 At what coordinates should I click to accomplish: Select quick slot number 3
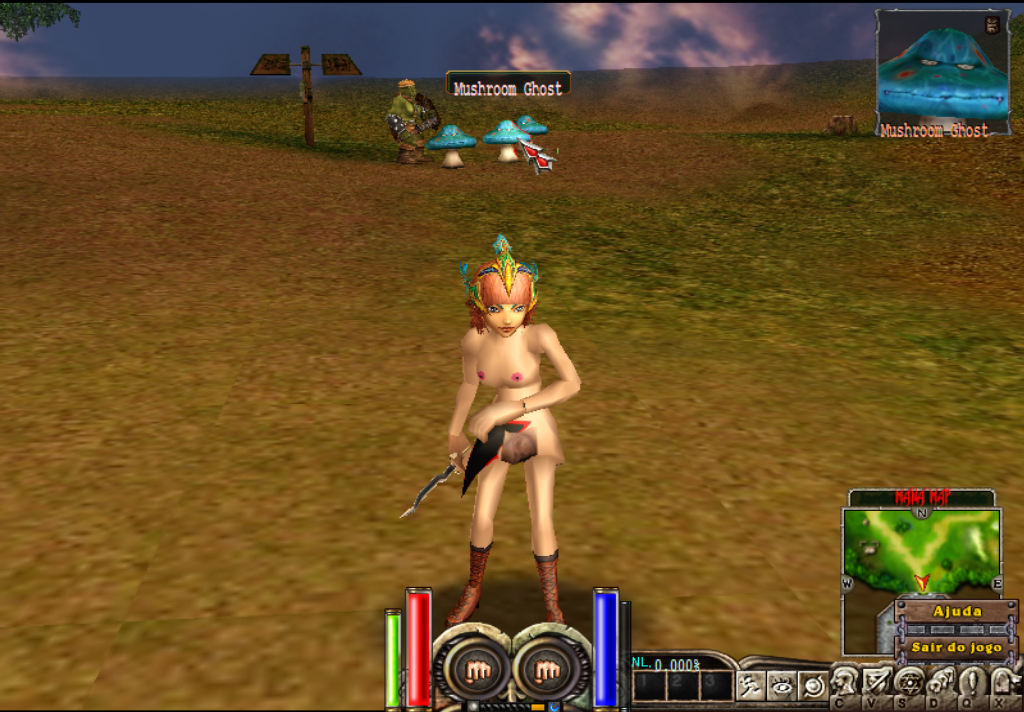click(714, 685)
